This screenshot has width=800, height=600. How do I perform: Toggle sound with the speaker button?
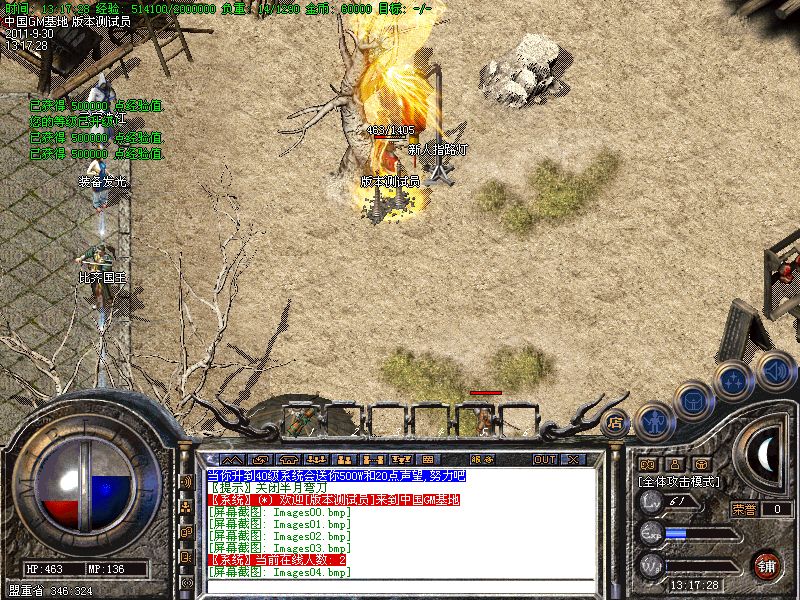click(x=773, y=369)
